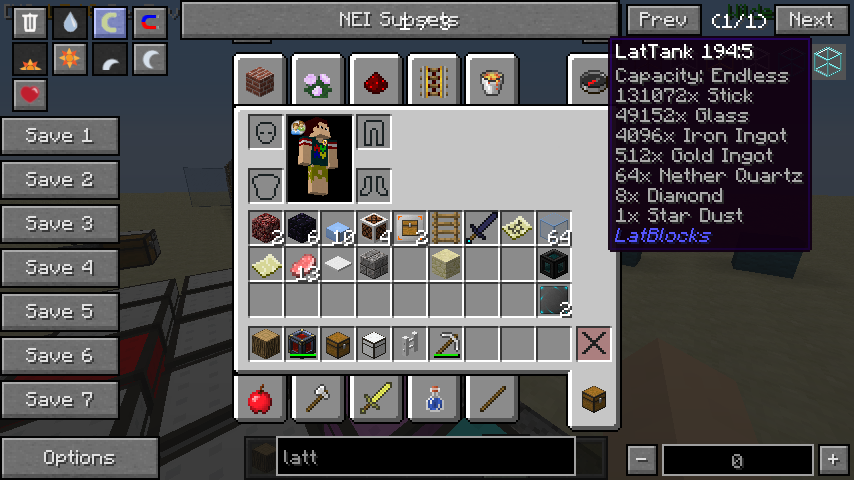854x480 pixels.
Task: Open the NEI Subsets dropdown
Action: coord(399,20)
